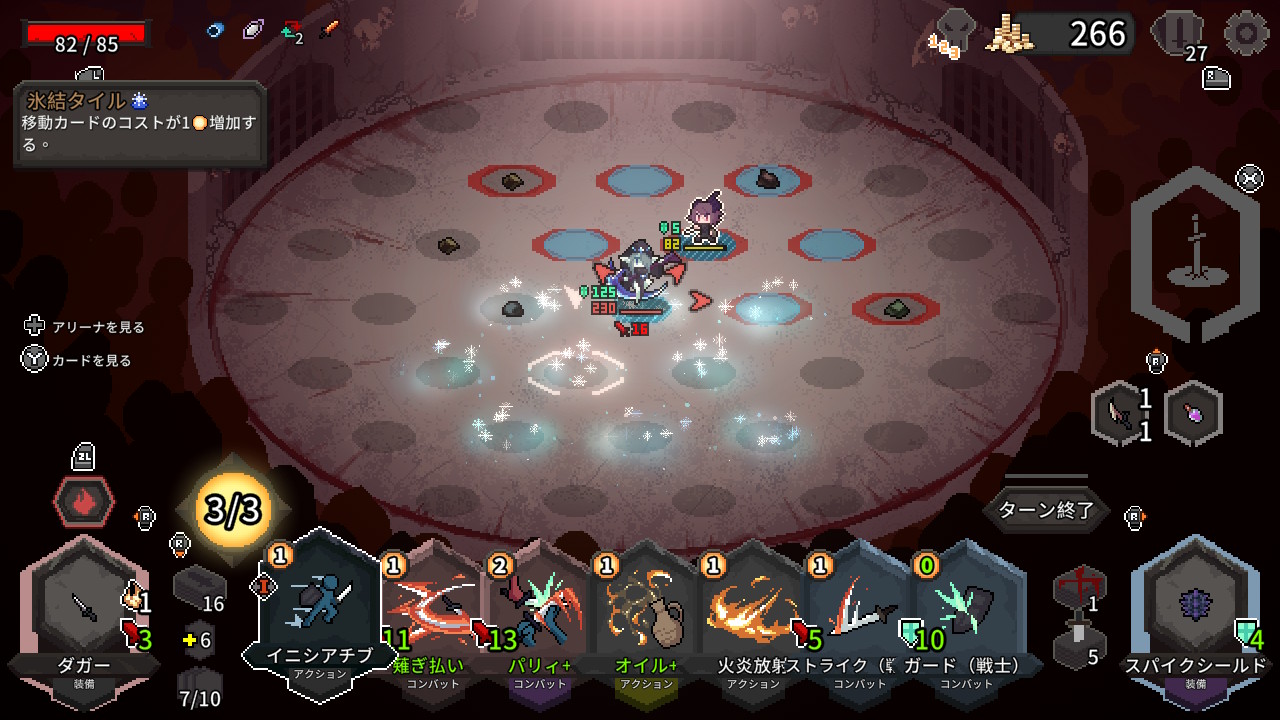The width and height of the screenshot is (1280, 720).
Task: Activate the 薙ぎ払い sweep attack card
Action: pyautogui.click(x=430, y=615)
